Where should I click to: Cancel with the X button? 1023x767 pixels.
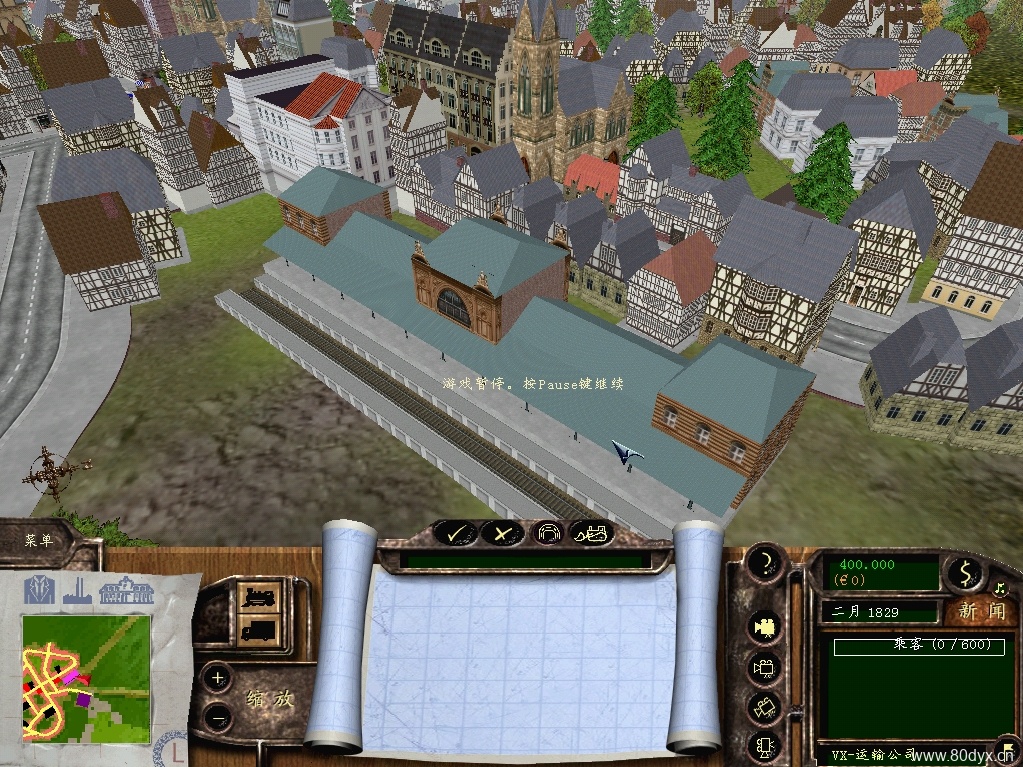pyautogui.click(x=503, y=534)
